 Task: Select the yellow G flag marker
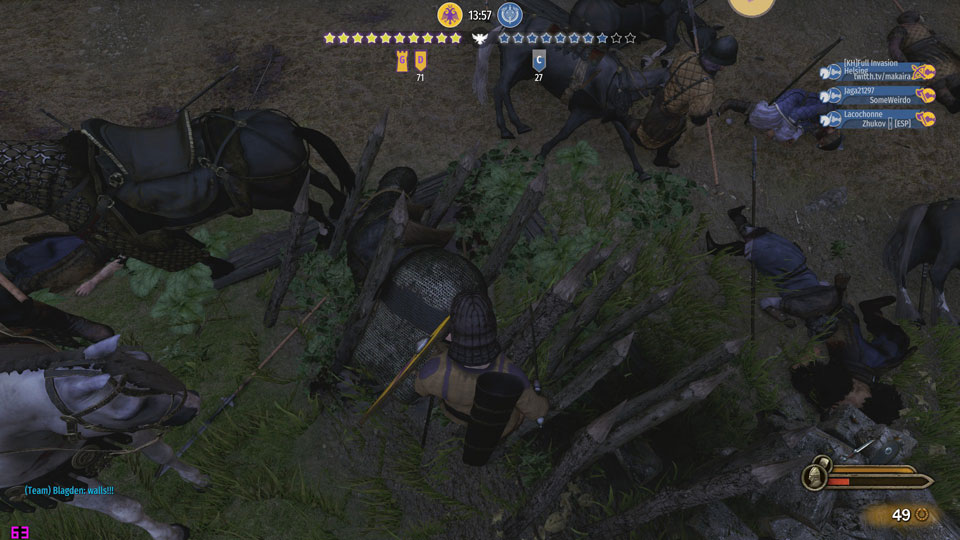402,59
